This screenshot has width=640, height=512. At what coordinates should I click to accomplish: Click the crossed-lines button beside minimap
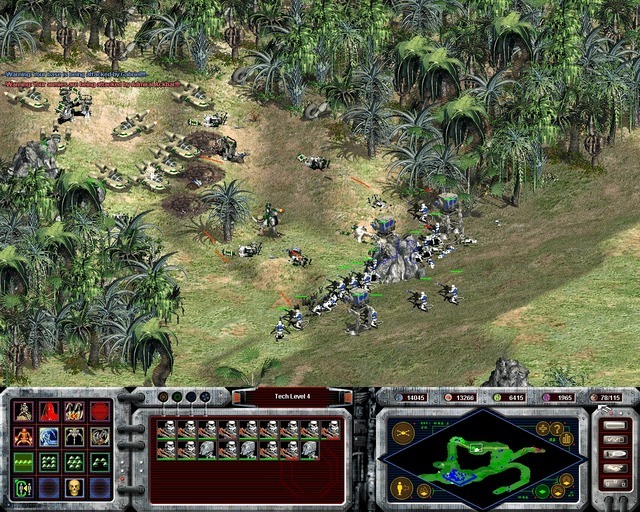(x=403, y=431)
